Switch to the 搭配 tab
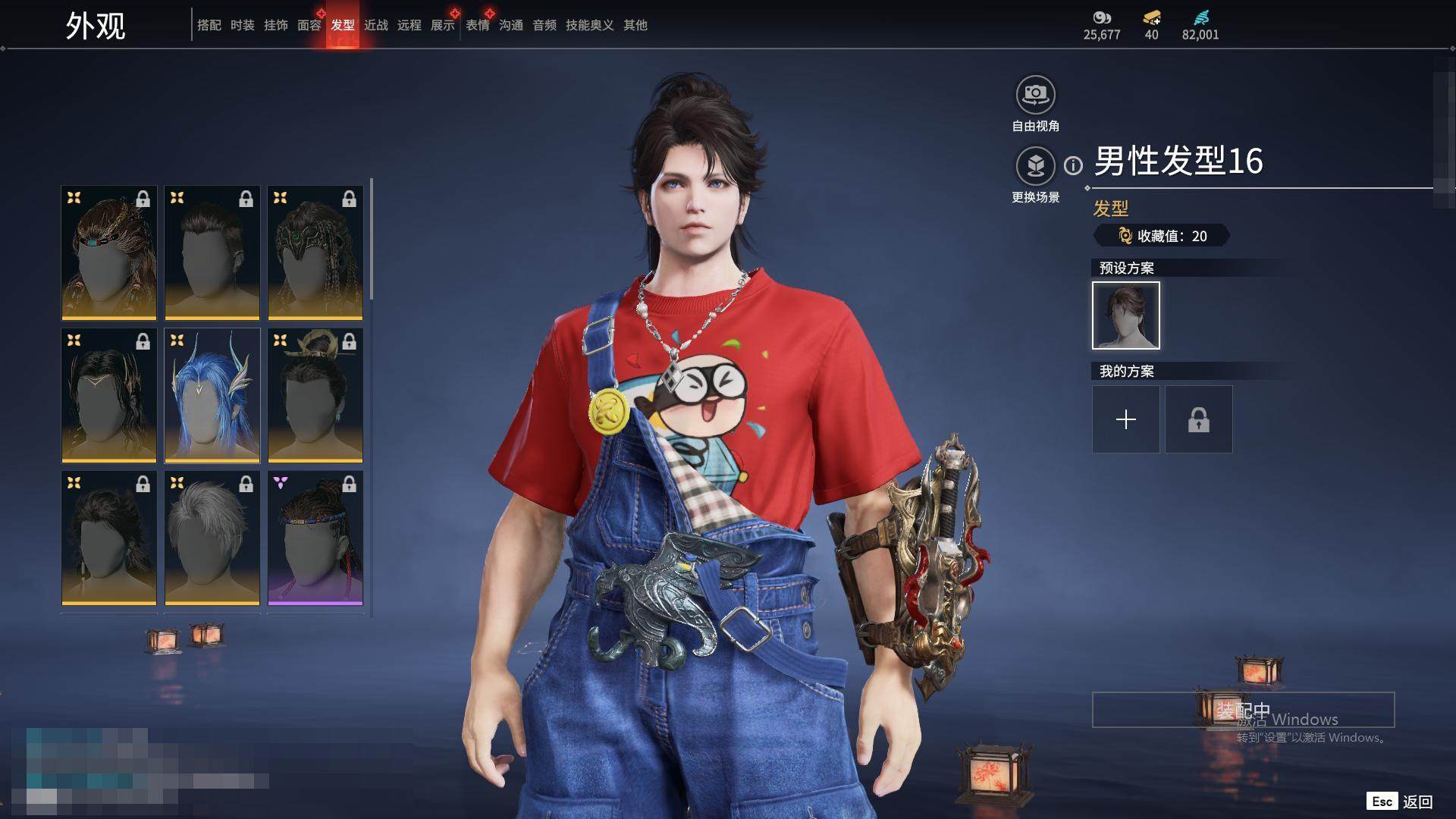Viewport: 1456px width, 819px height. pos(209,25)
